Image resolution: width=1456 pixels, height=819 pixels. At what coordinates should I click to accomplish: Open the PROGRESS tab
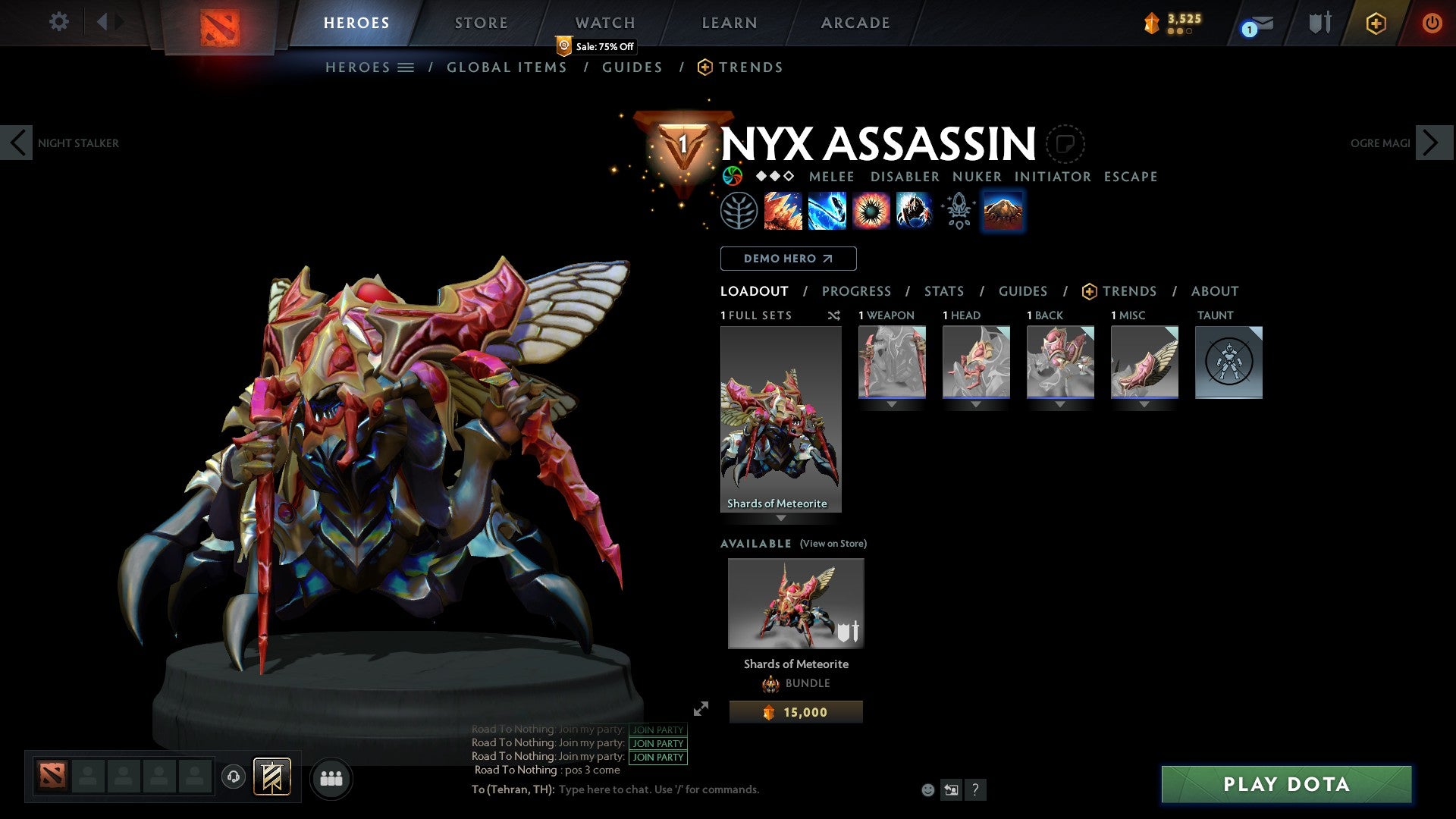[857, 290]
